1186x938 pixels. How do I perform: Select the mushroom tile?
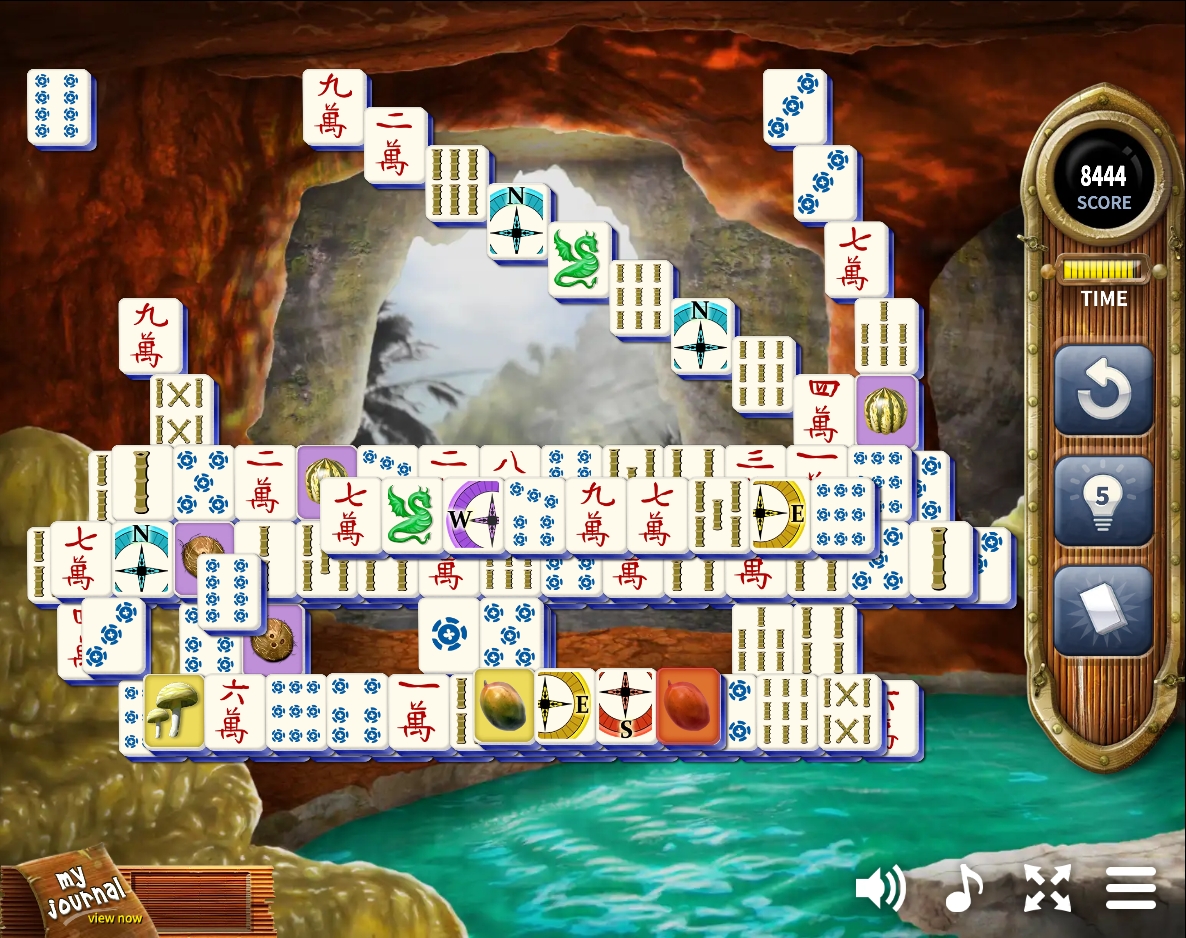[x=174, y=710]
